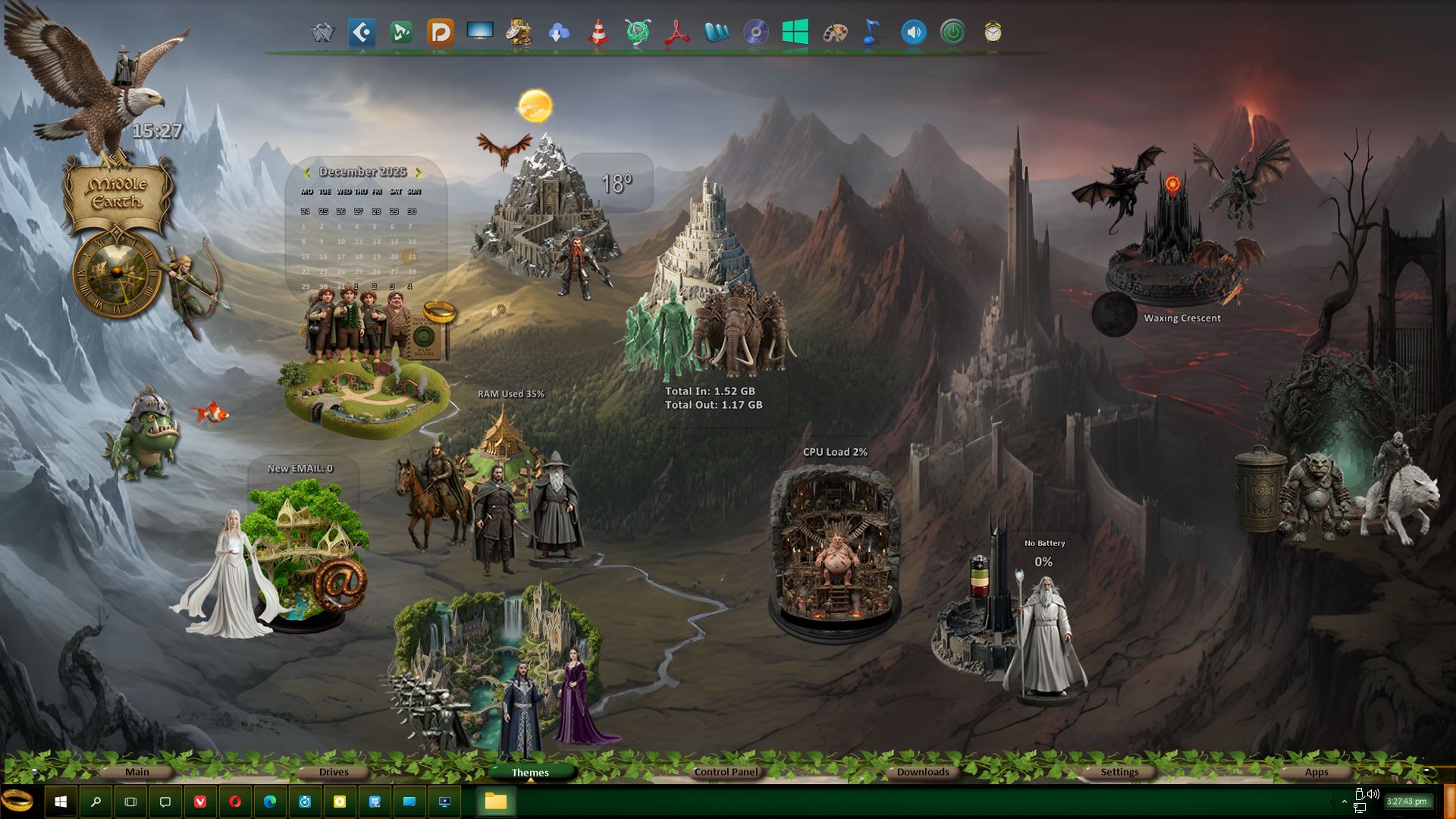Go to the previous calendar month
The image size is (1456, 819).
(x=306, y=173)
